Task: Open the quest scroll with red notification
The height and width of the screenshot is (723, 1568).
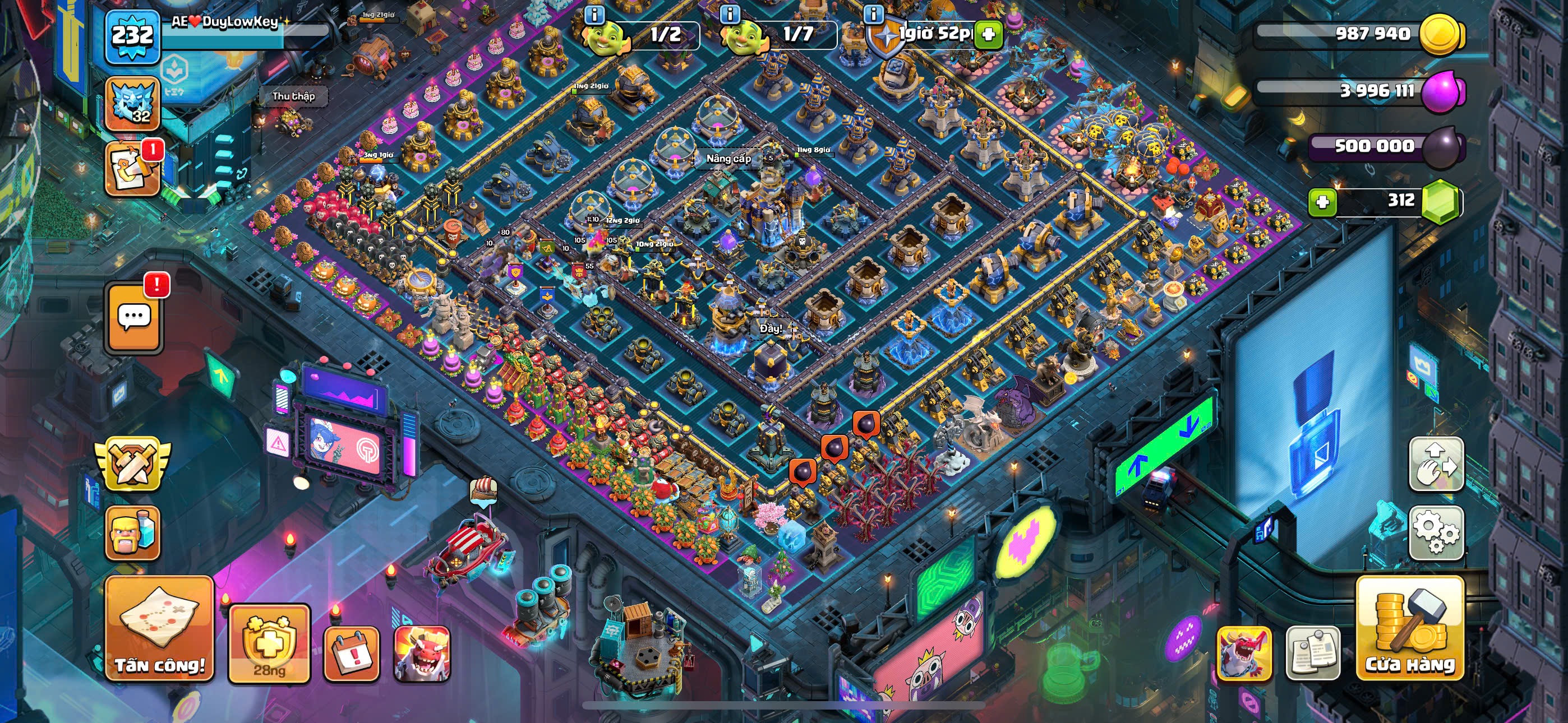Action: point(133,170)
